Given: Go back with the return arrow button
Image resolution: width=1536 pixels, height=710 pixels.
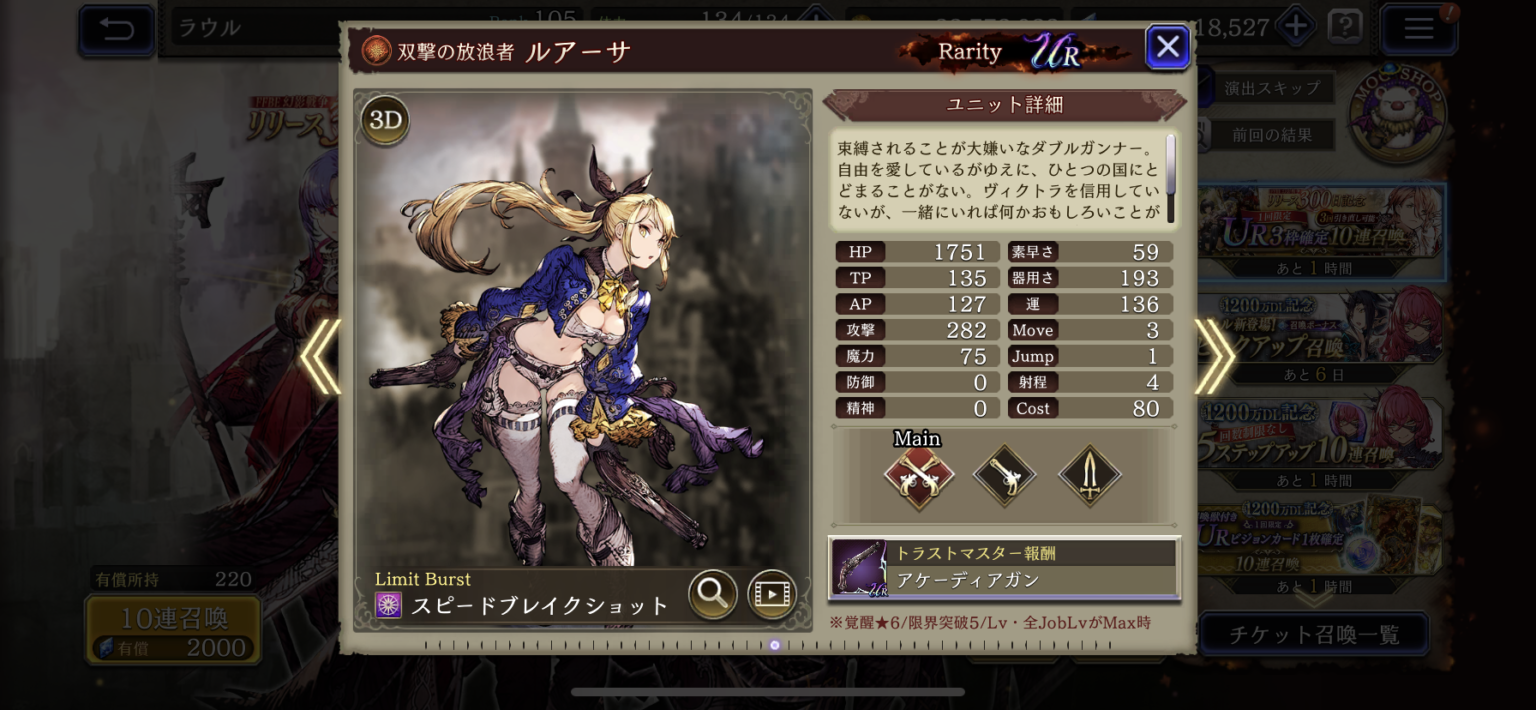Looking at the screenshot, I should click(x=117, y=28).
